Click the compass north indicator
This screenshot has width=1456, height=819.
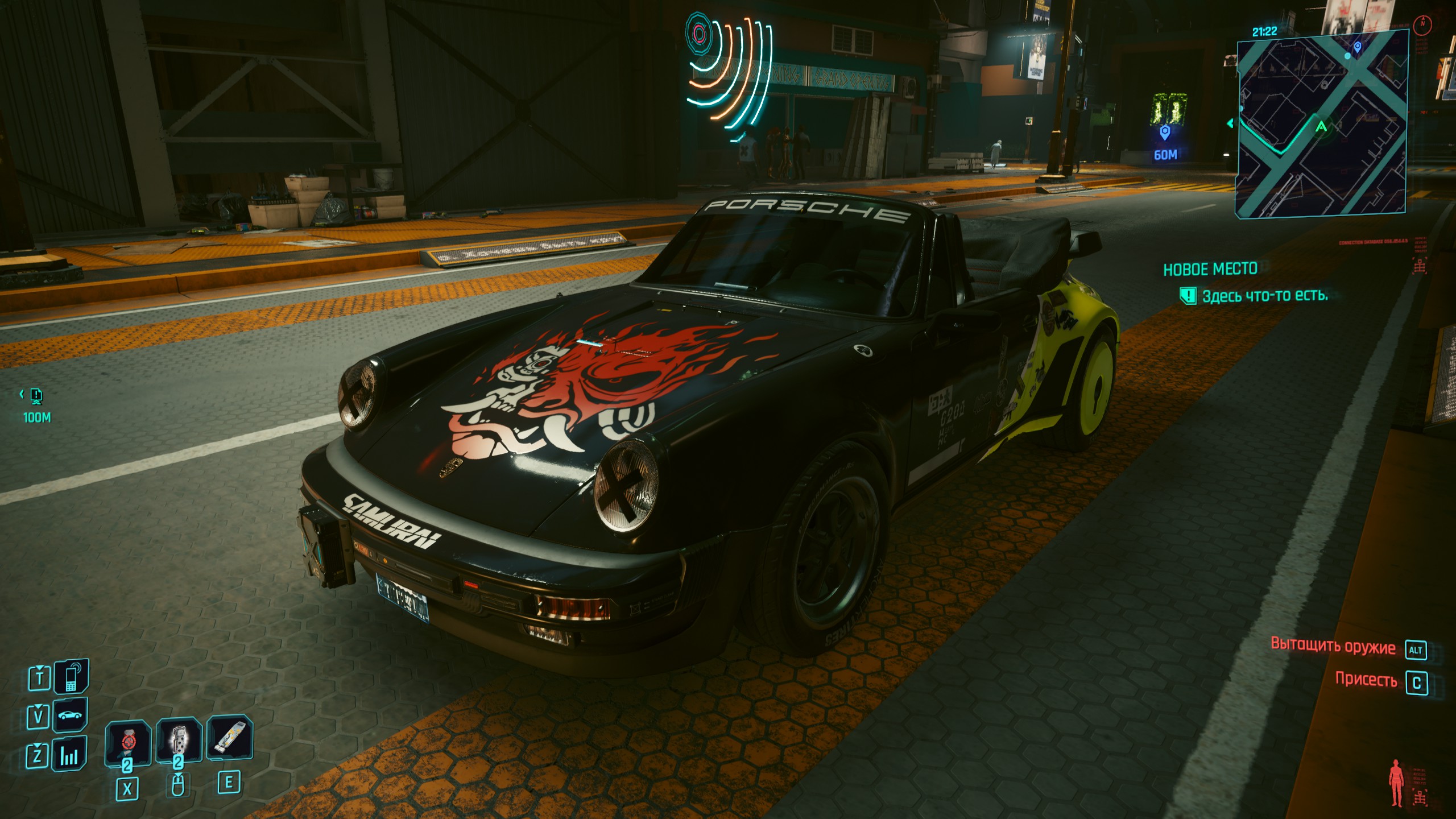coord(1422,24)
